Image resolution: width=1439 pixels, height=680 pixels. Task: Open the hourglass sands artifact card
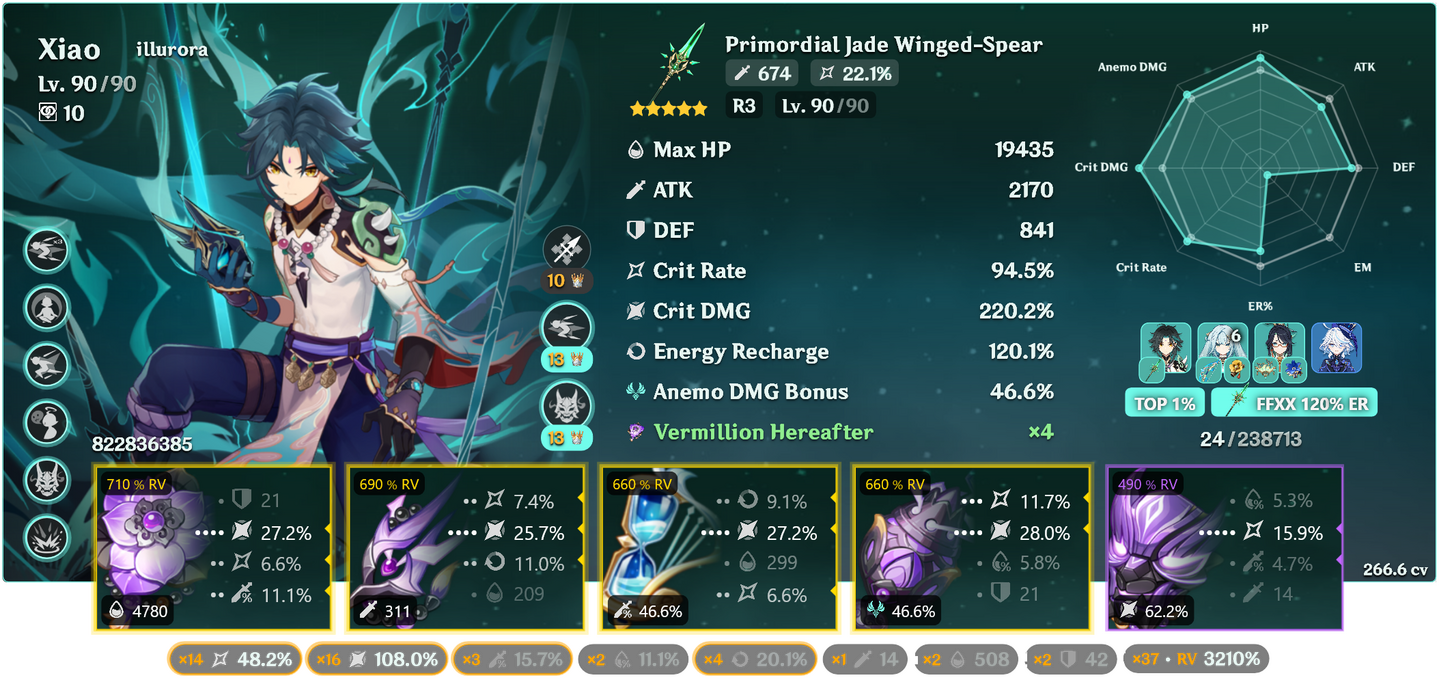(717, 548)
